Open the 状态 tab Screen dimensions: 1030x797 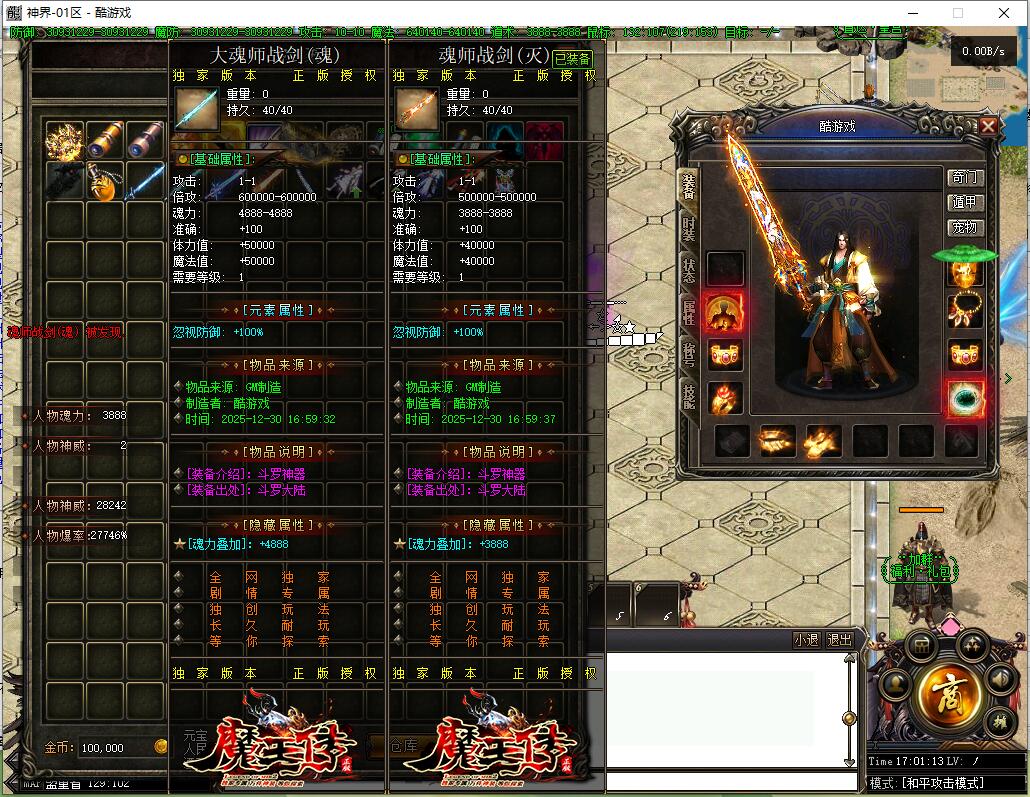point(689,272)
